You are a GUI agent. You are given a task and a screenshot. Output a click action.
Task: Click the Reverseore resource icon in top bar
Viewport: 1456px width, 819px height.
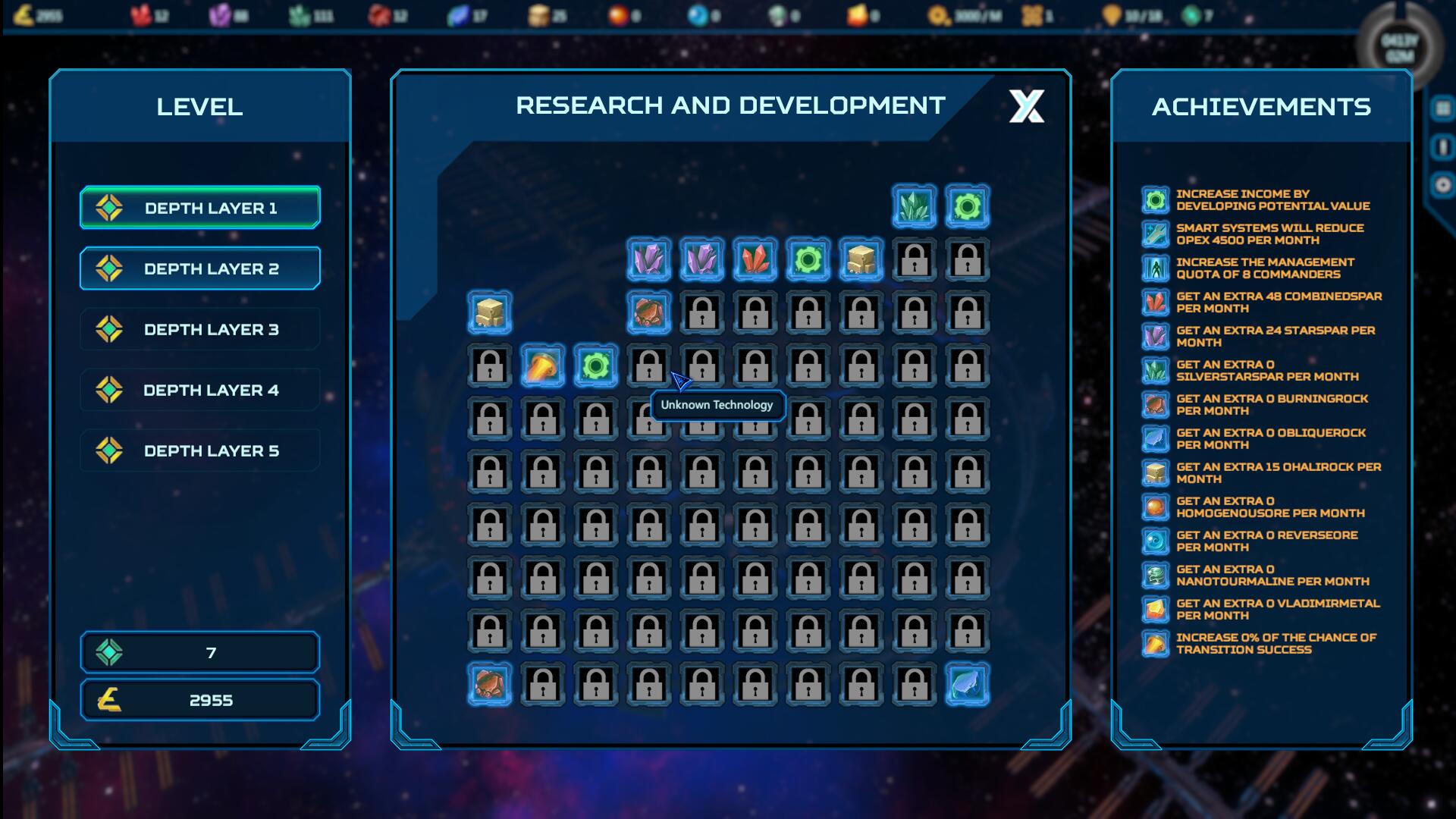click(x=698, y=13)
